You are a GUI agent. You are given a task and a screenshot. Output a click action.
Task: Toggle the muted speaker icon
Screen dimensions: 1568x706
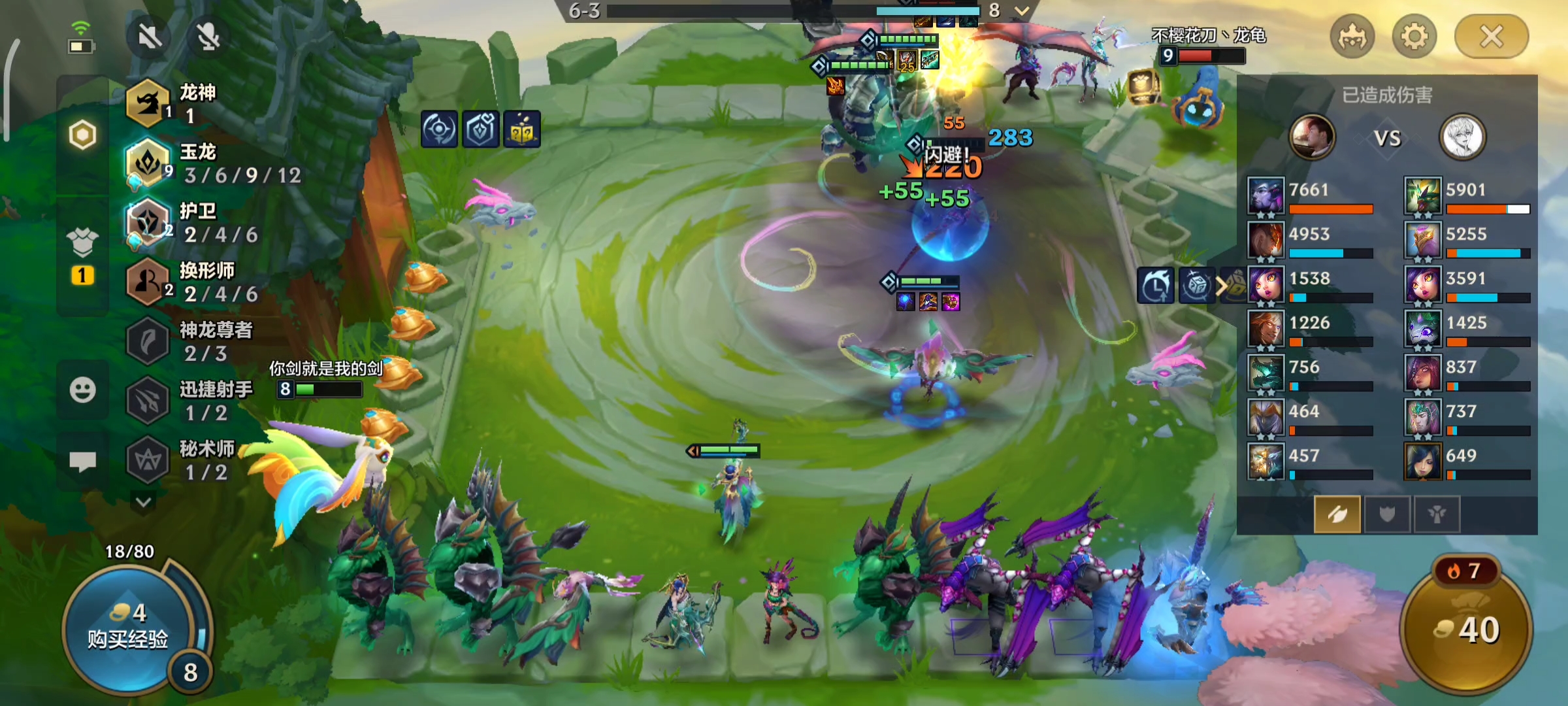[x=150, y=37]
